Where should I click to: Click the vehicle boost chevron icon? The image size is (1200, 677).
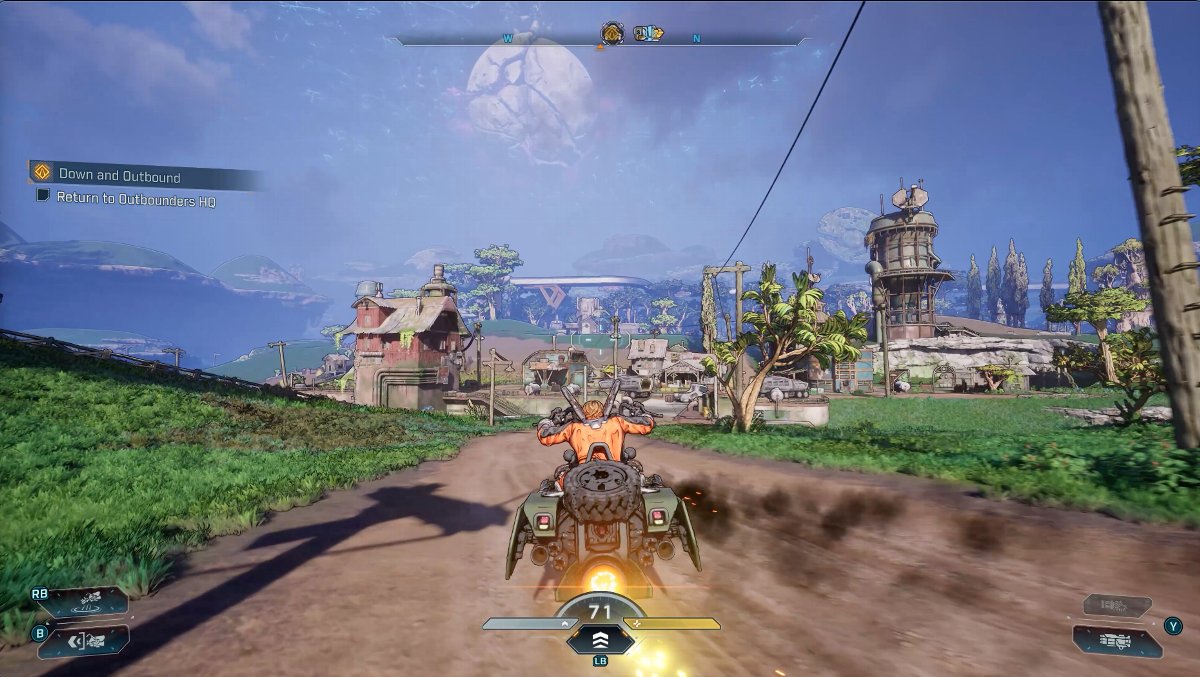click(x=600, y=640)
